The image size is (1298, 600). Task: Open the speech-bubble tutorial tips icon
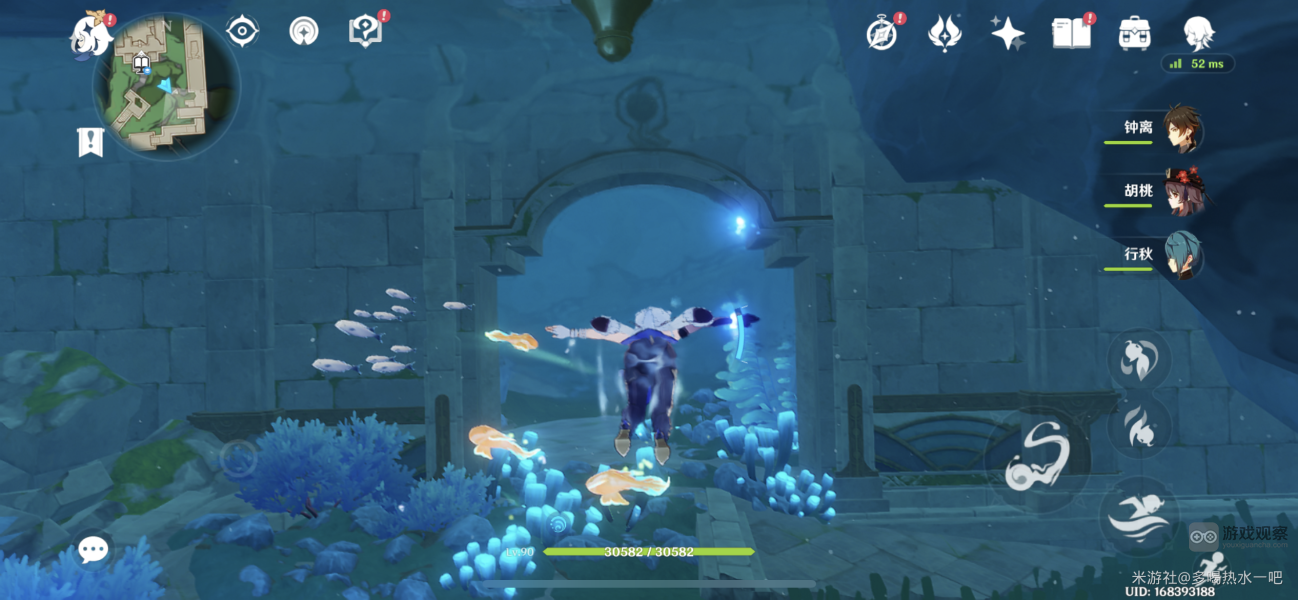tap(366, 31)
